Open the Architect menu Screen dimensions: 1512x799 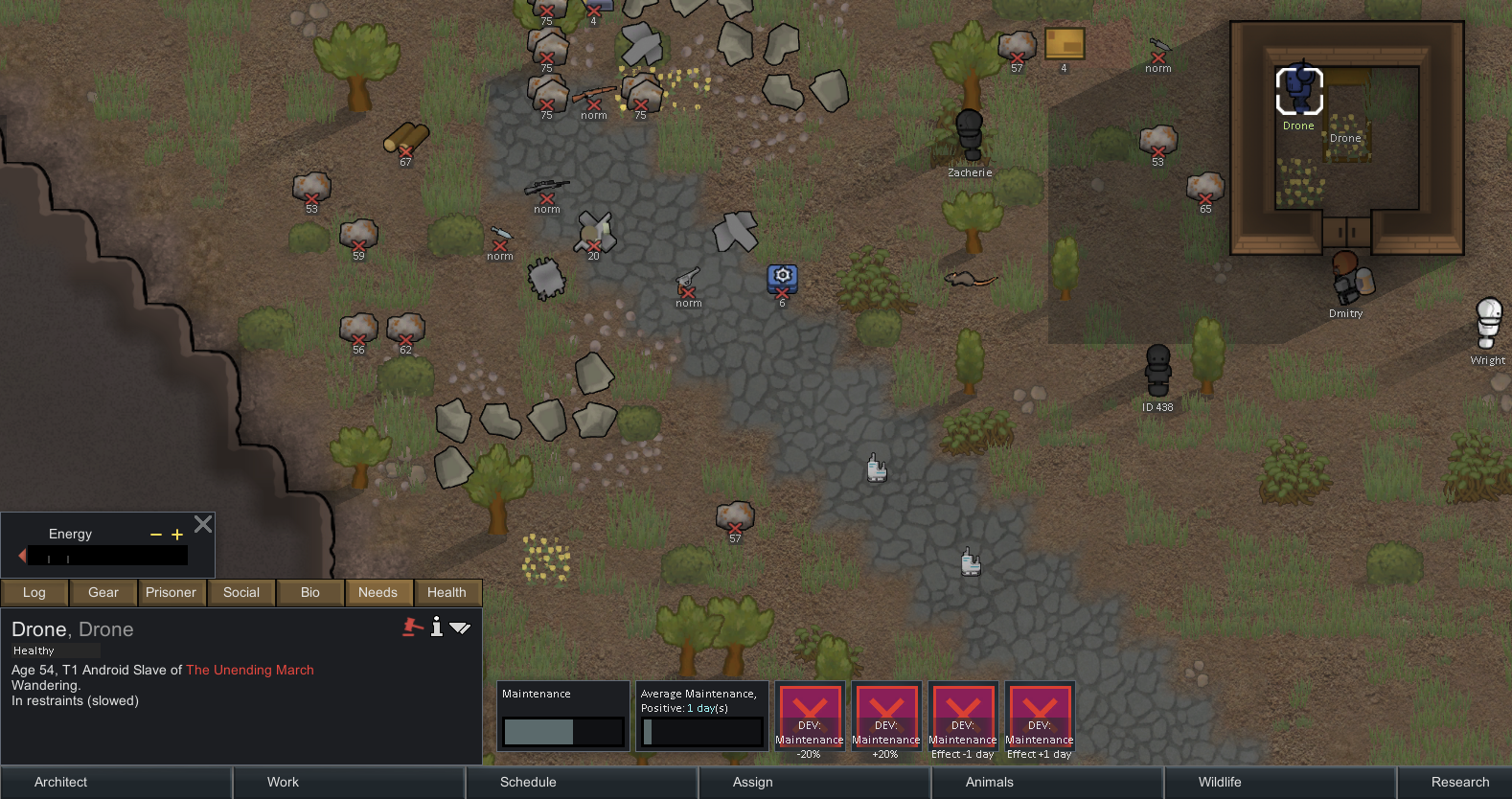pyautogui.click(x=59, y=782)
